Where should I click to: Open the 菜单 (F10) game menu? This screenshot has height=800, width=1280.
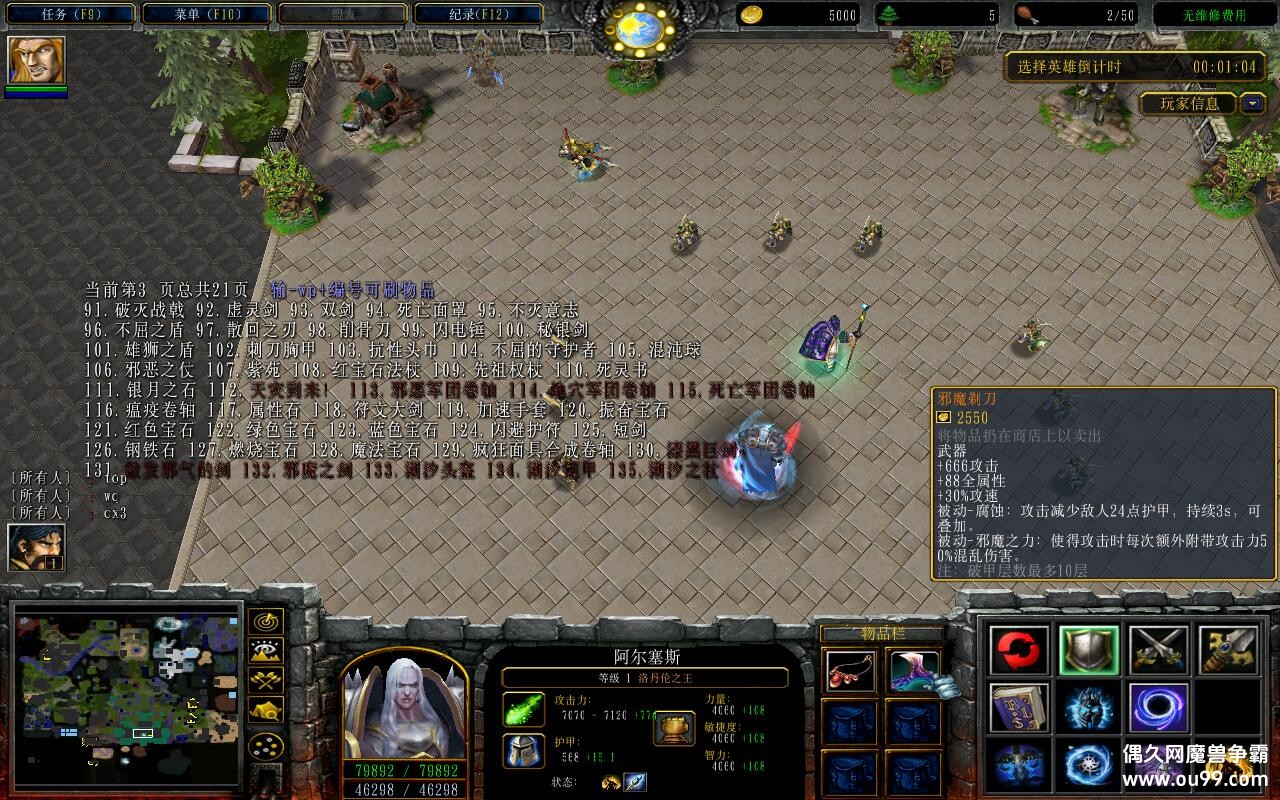pyautogui.click(x=205, y=12)
